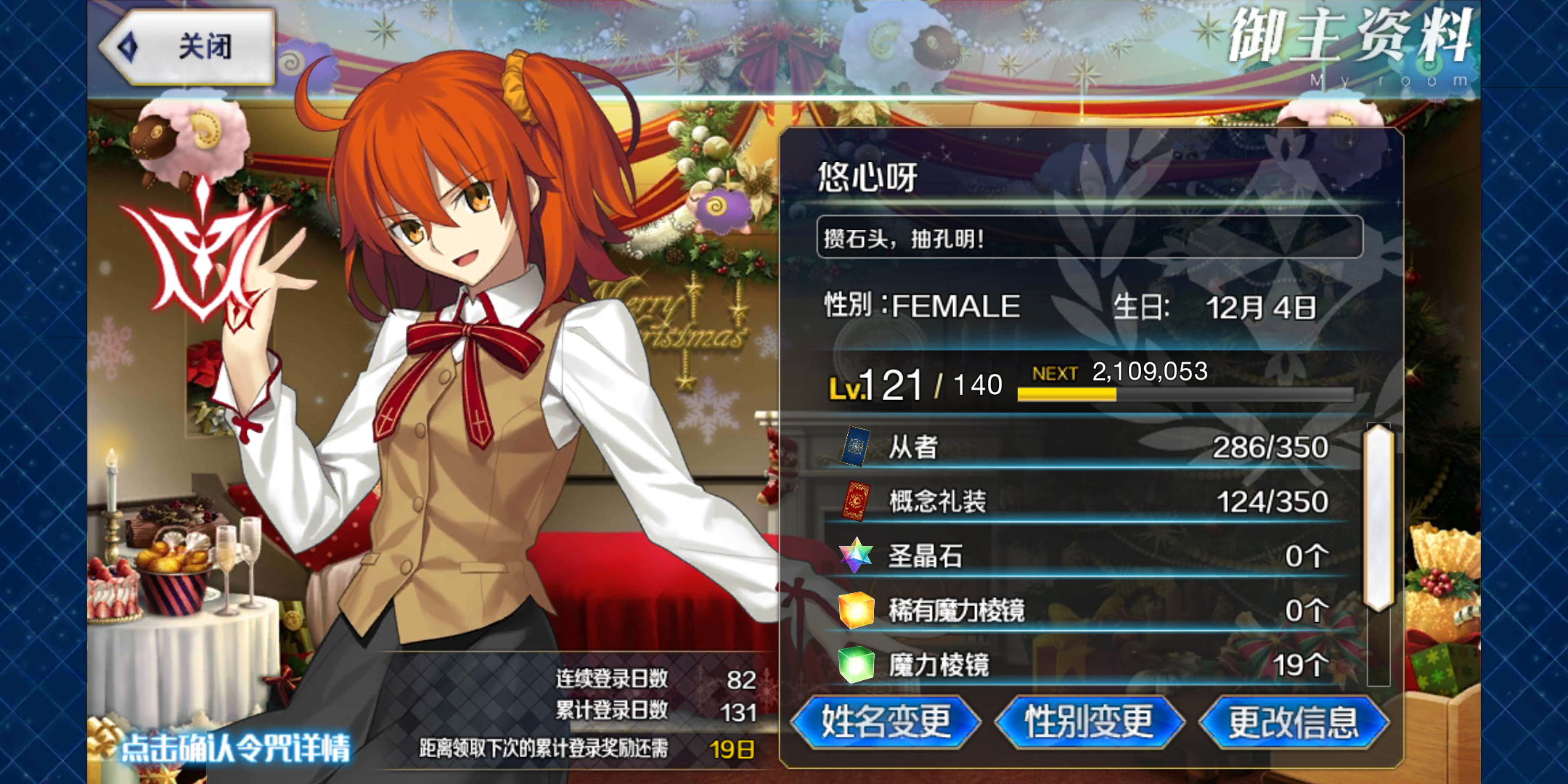Open 点击确认令咒详情 command spell details
This screenshot has width=1568, height=784.
pyautogui.click(x=234, y=748)
